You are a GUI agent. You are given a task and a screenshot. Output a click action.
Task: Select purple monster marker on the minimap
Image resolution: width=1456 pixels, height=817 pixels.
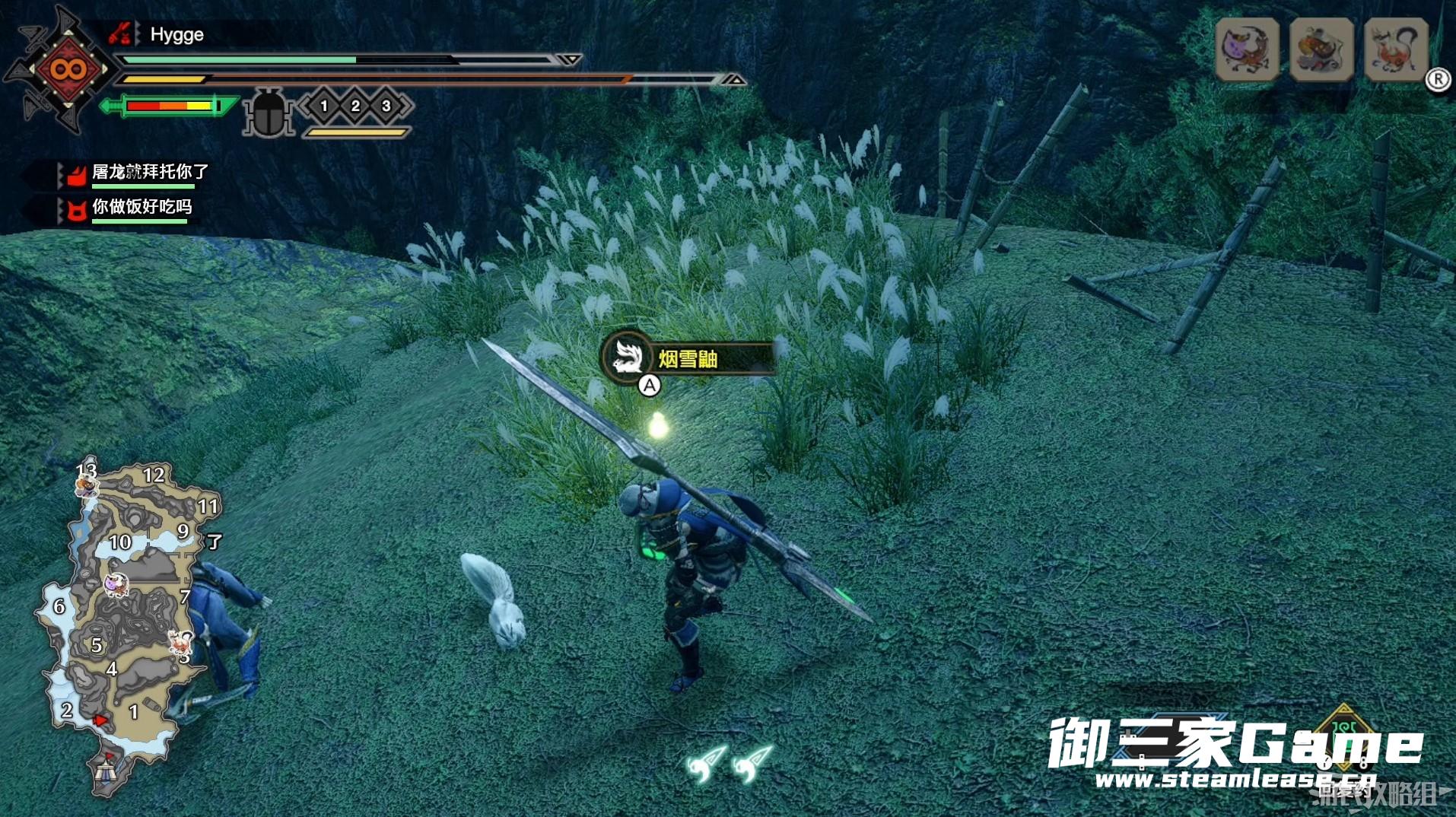coord(116,585)
